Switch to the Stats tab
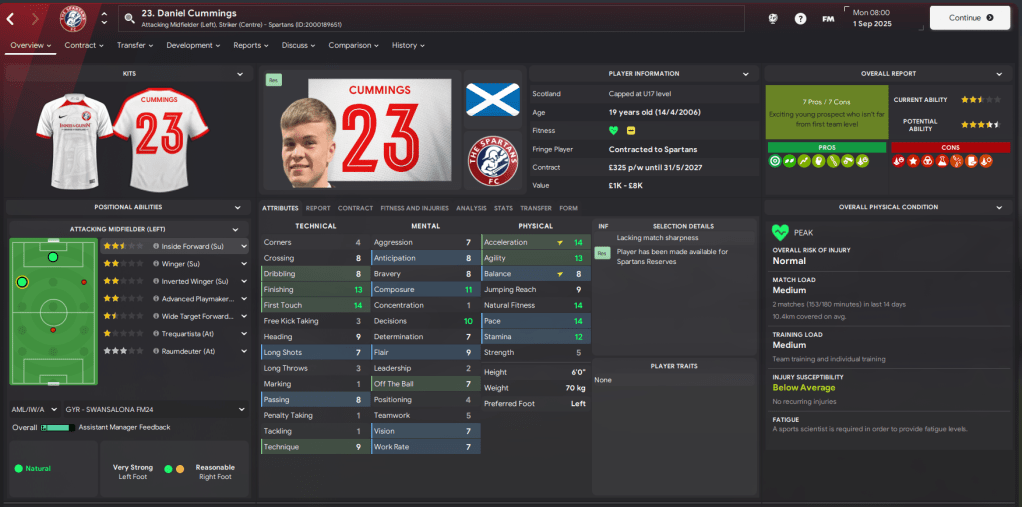The width and height of the screenshot is (1022, 507). point(503,208)
